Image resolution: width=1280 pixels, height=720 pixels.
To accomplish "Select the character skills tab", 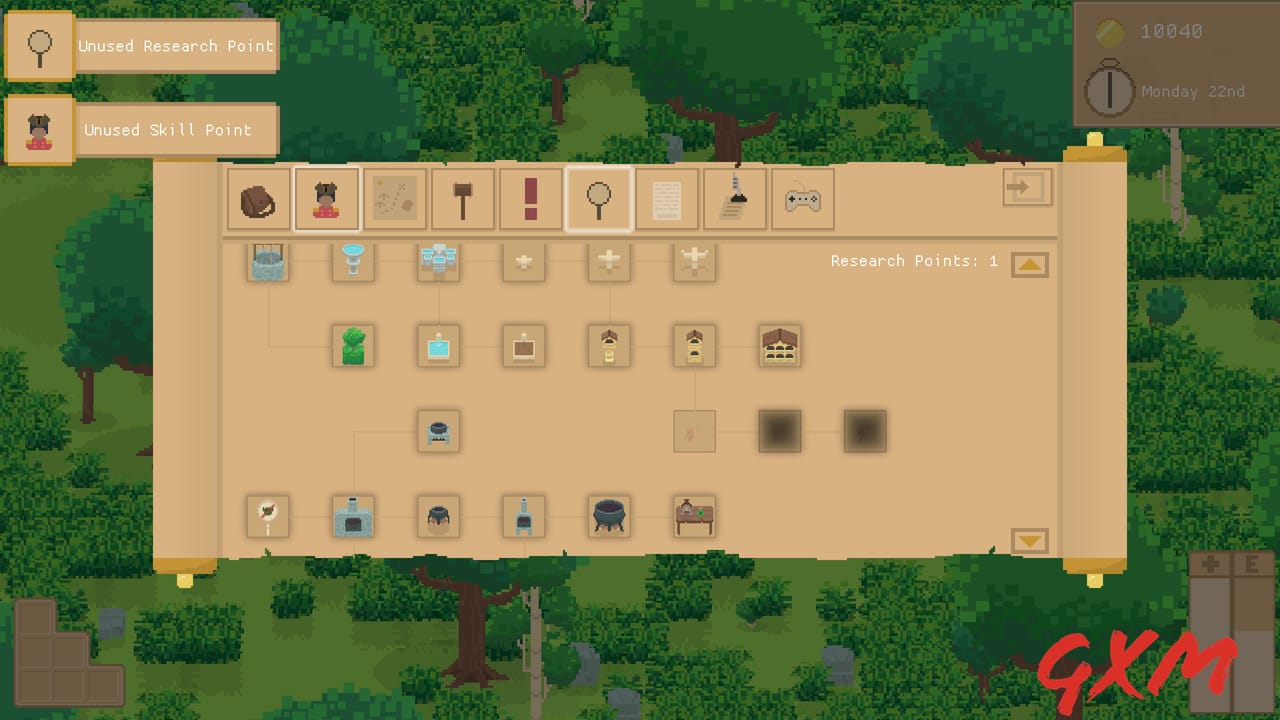I will point(327,199).
